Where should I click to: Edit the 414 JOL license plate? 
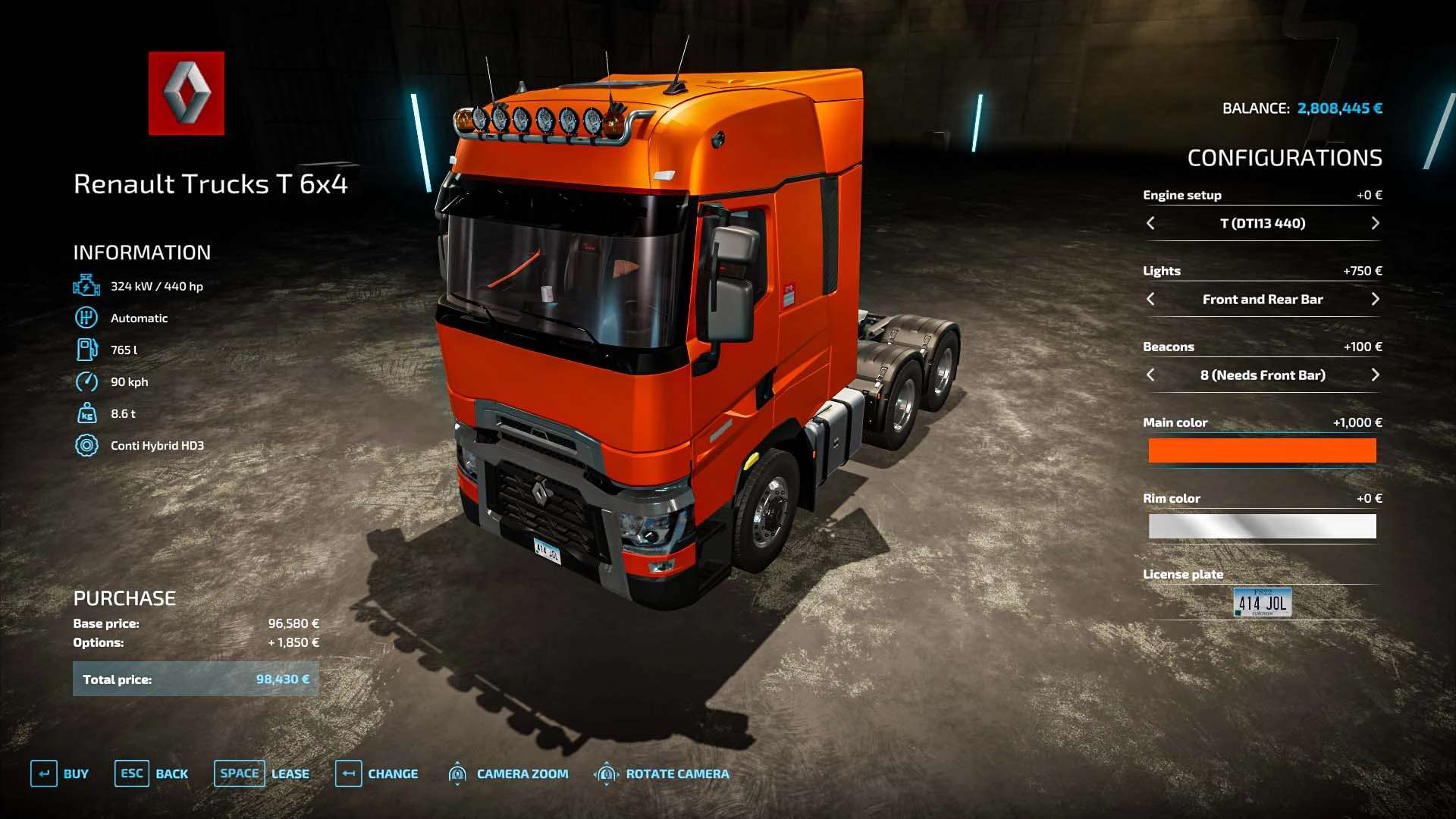(x=1262, y=602)
